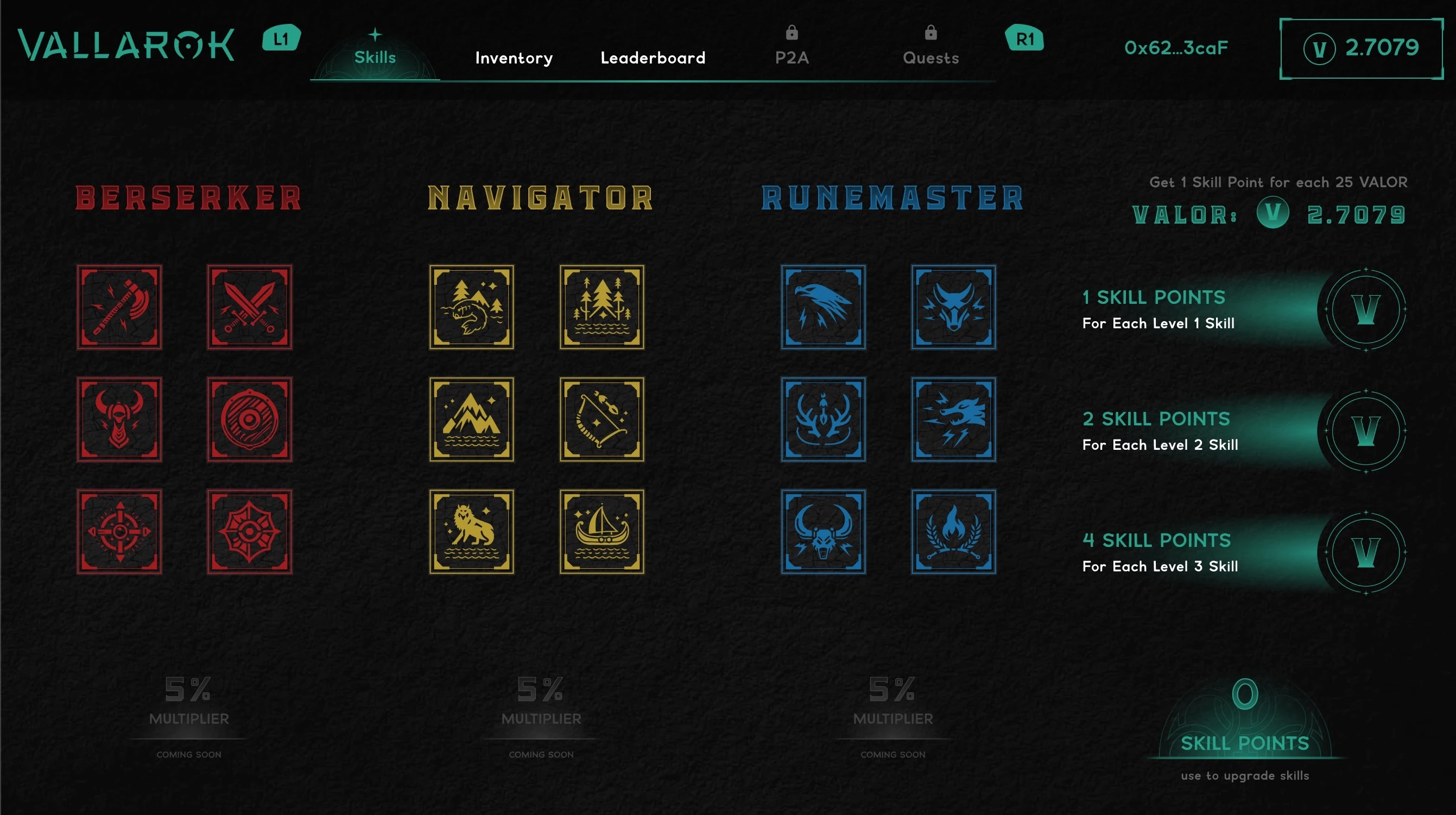Select the flame and laurel Runemaster skill

[x=953, y=531]
